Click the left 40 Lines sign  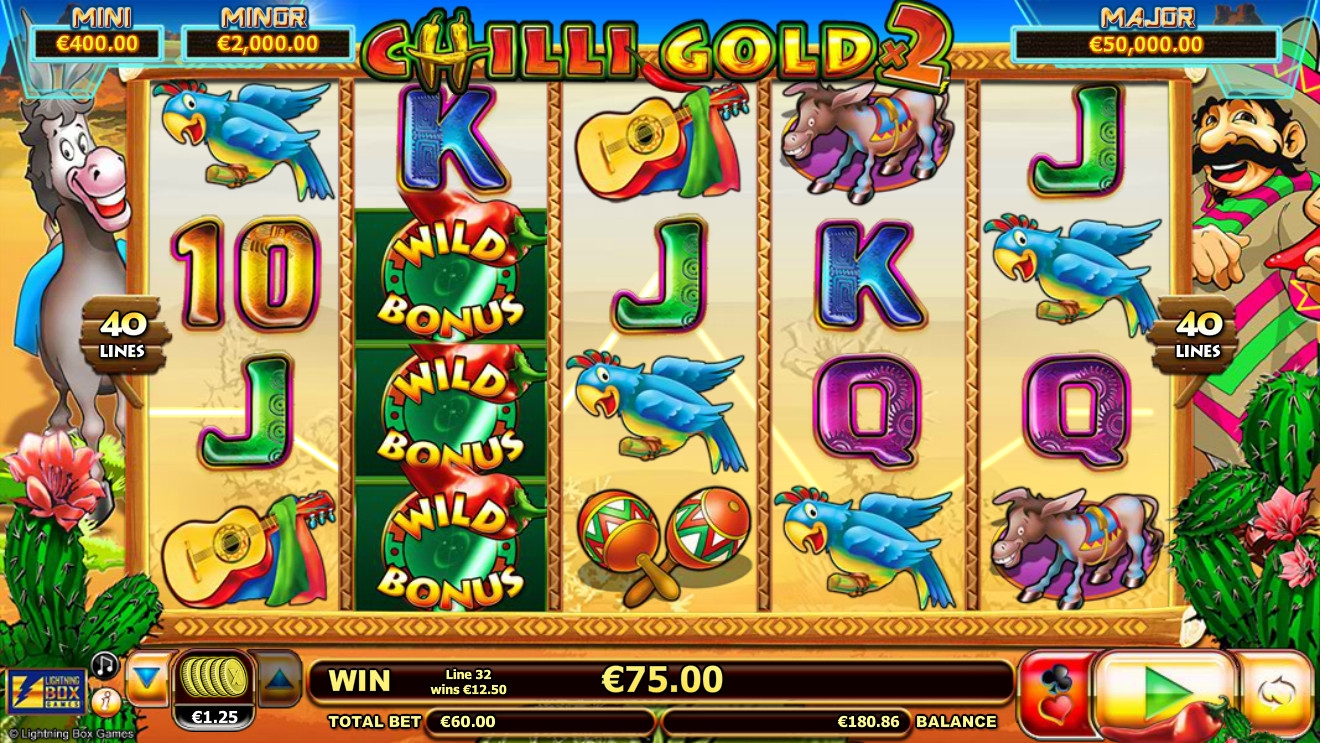pyautogui.click(x=122, y=336)
